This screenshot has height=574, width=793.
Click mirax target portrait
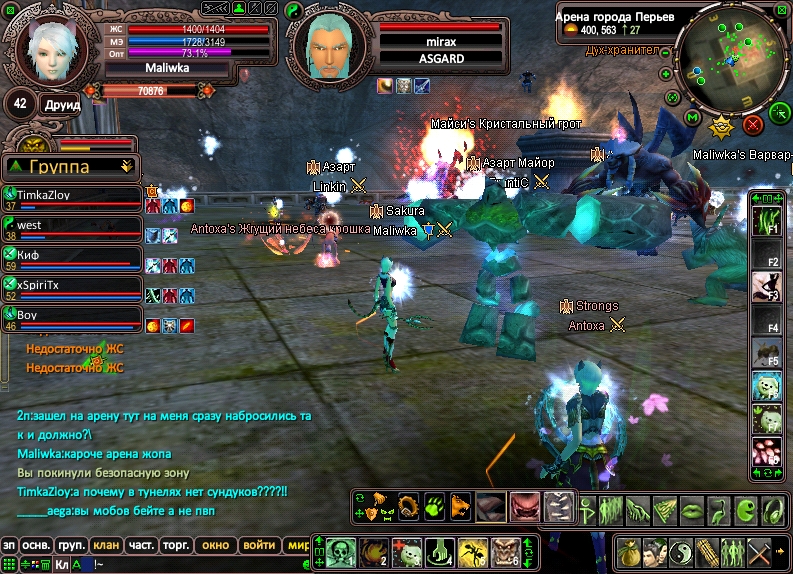[x=331, y=47]
